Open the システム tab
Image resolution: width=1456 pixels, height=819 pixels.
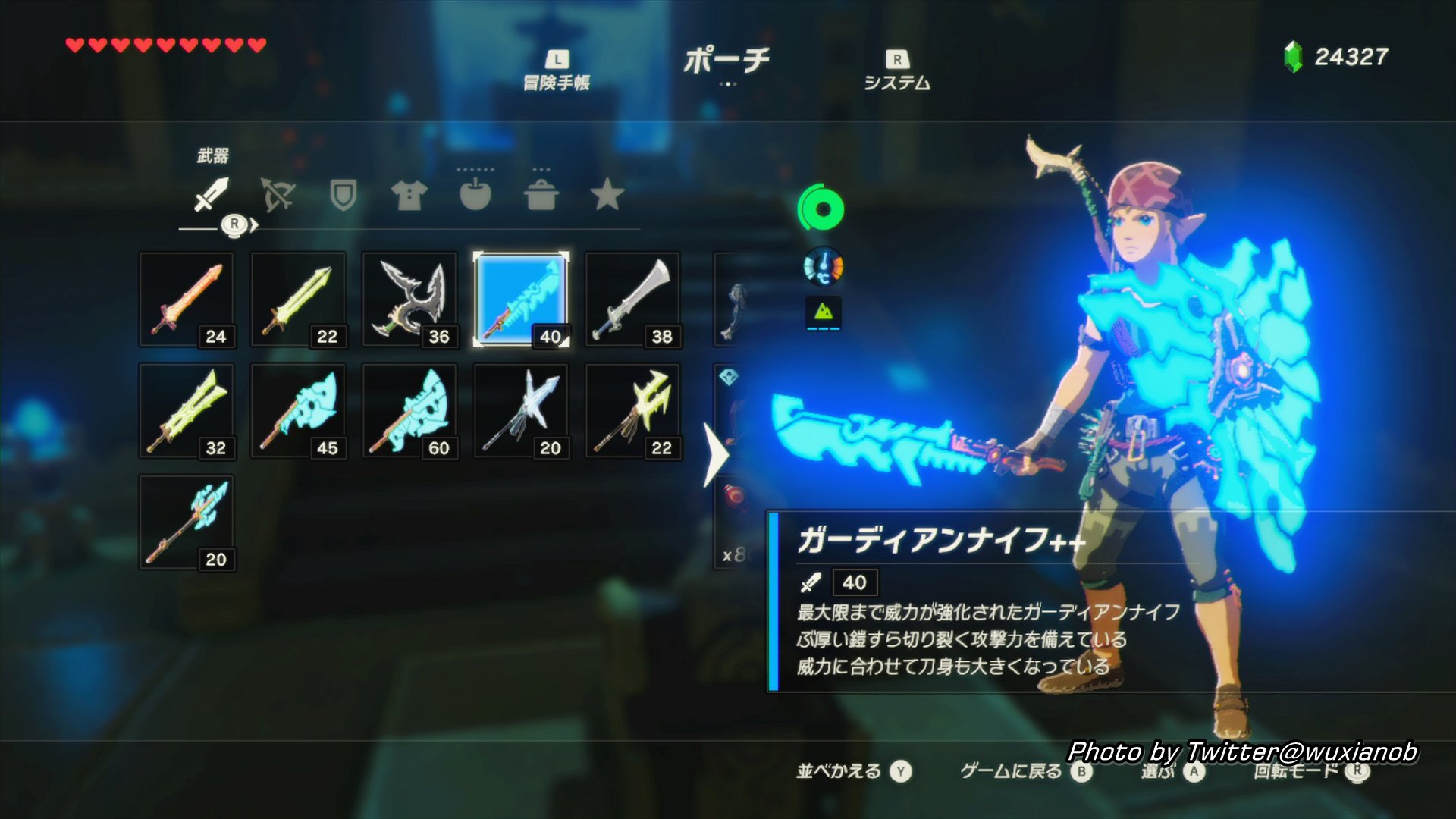(896, 72)
